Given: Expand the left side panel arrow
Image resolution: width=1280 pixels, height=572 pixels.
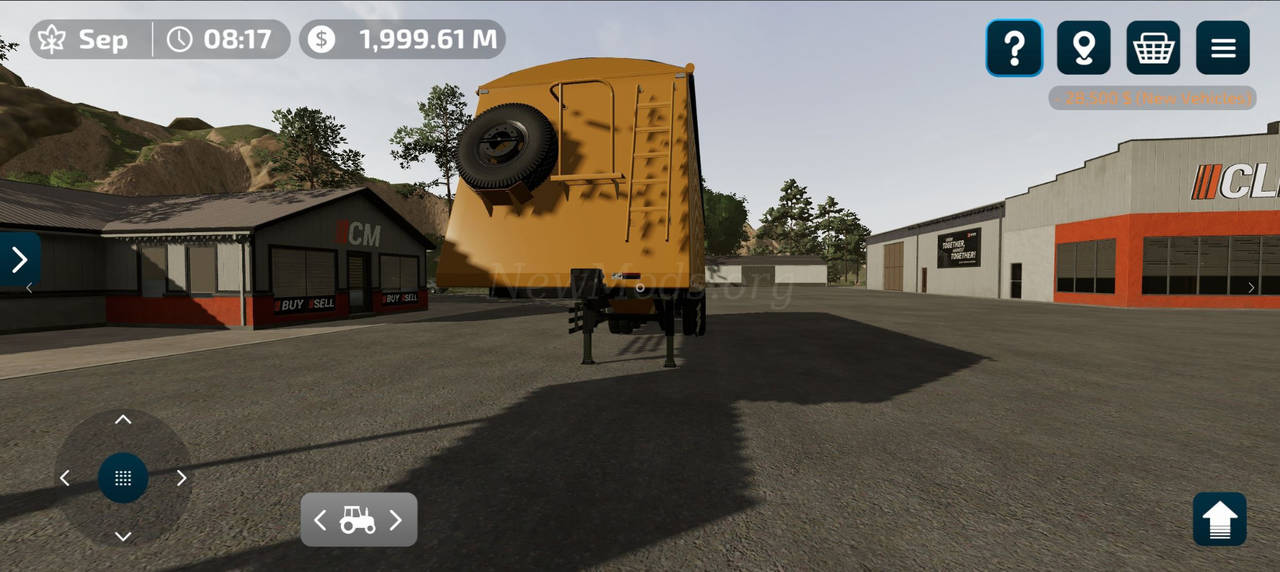Looking at the screenshot, I should tap(19, 260).
